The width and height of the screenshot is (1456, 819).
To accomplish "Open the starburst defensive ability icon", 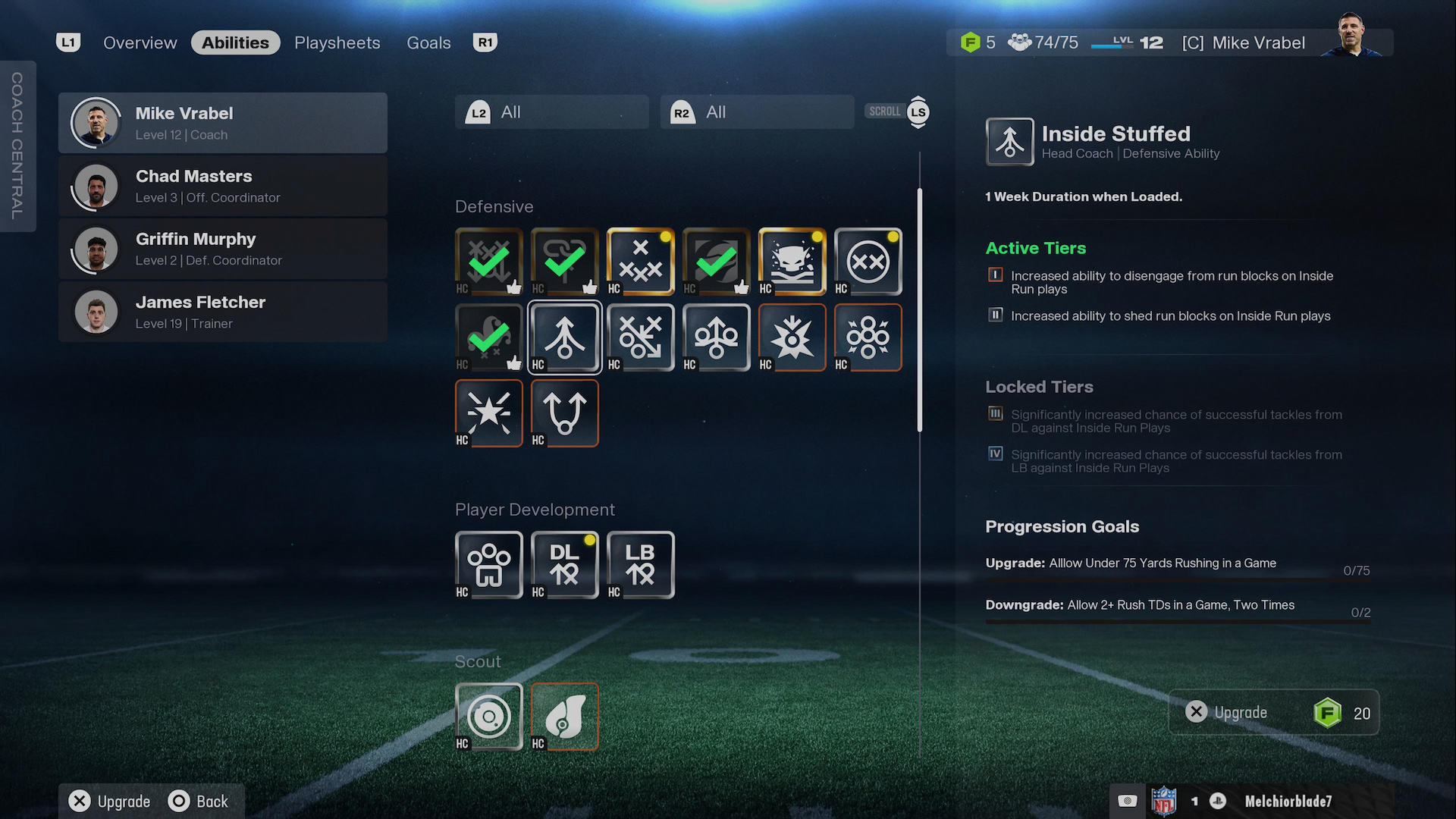I will pyautogui.click(x=488, y=413).
